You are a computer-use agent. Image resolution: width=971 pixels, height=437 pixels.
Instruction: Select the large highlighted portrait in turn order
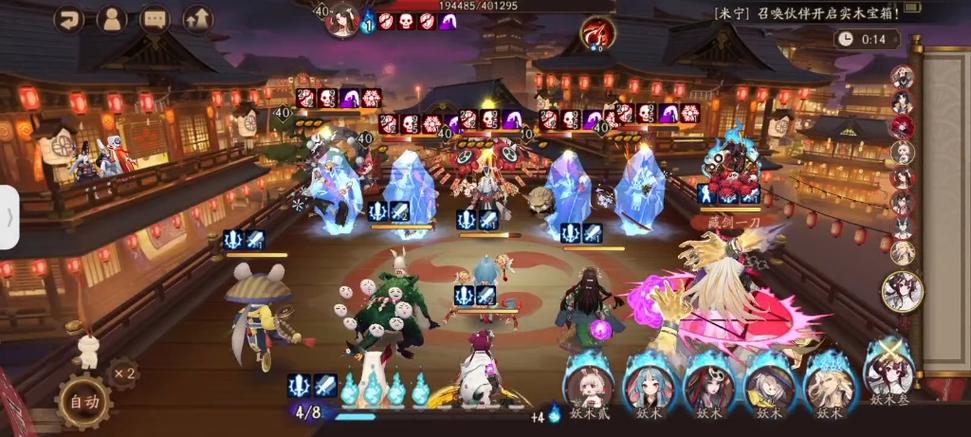(901, 291)
